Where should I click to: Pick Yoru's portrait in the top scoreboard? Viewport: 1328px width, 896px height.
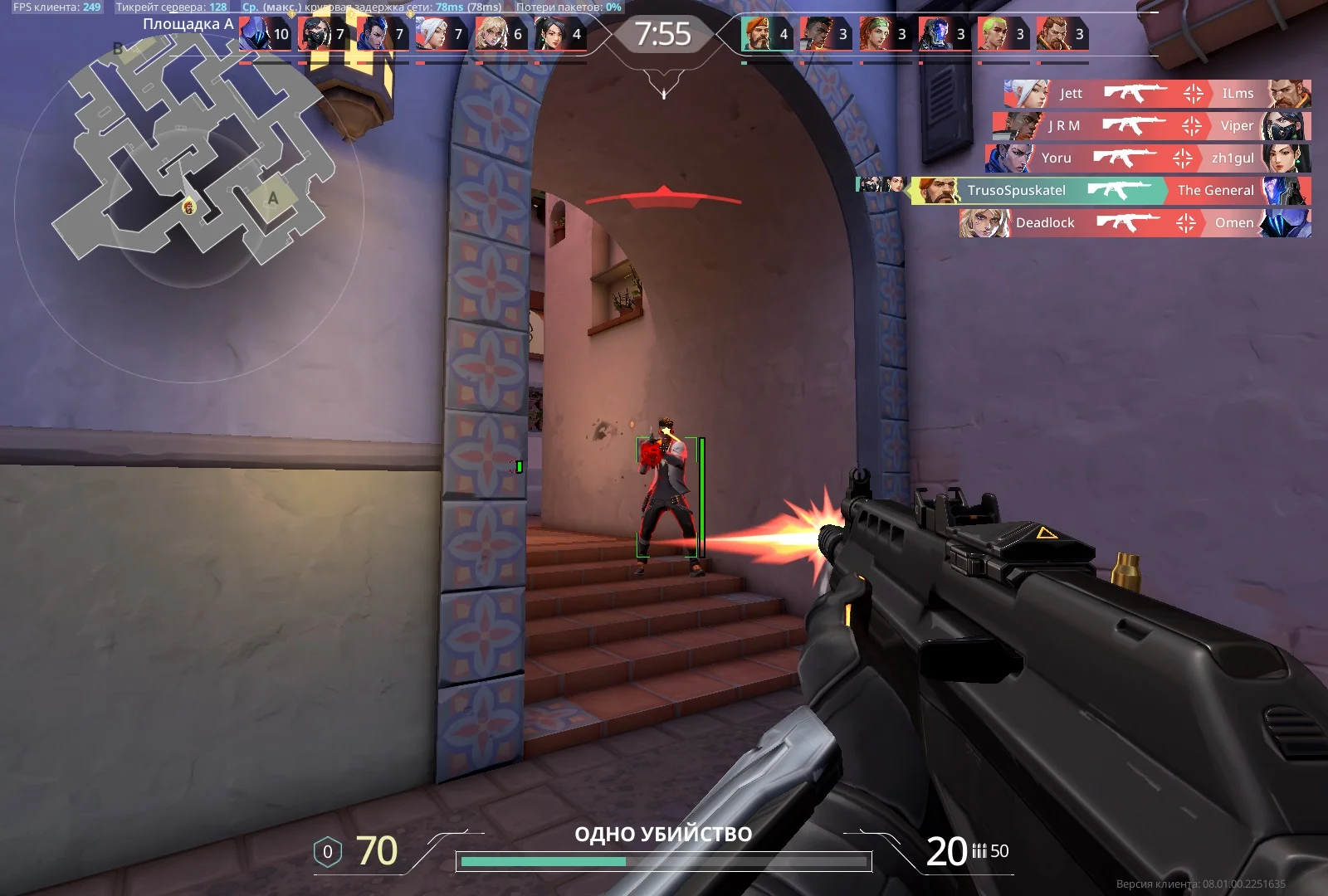[372, 34]
